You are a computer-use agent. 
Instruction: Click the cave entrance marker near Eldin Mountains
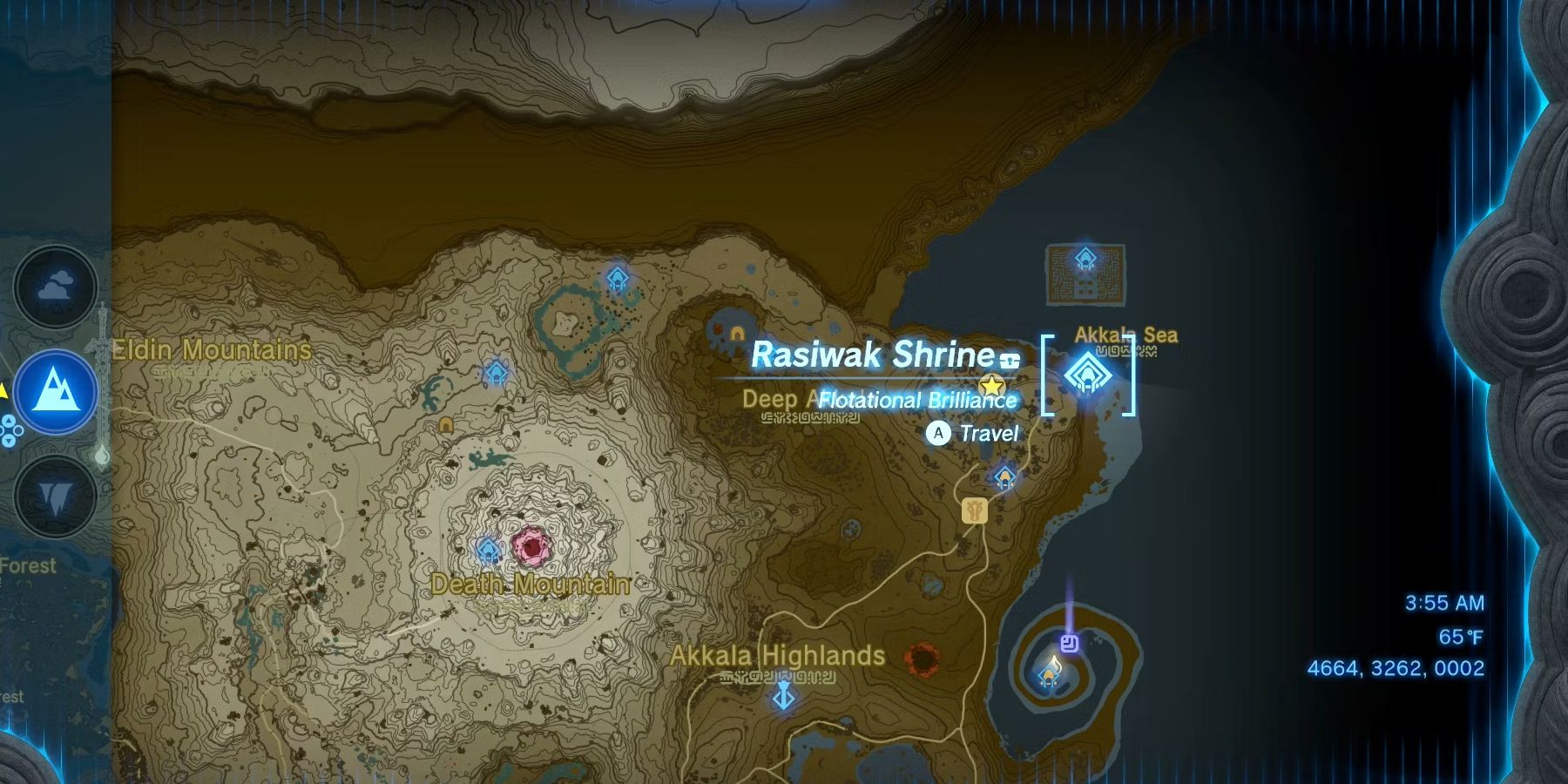(445, 423)
